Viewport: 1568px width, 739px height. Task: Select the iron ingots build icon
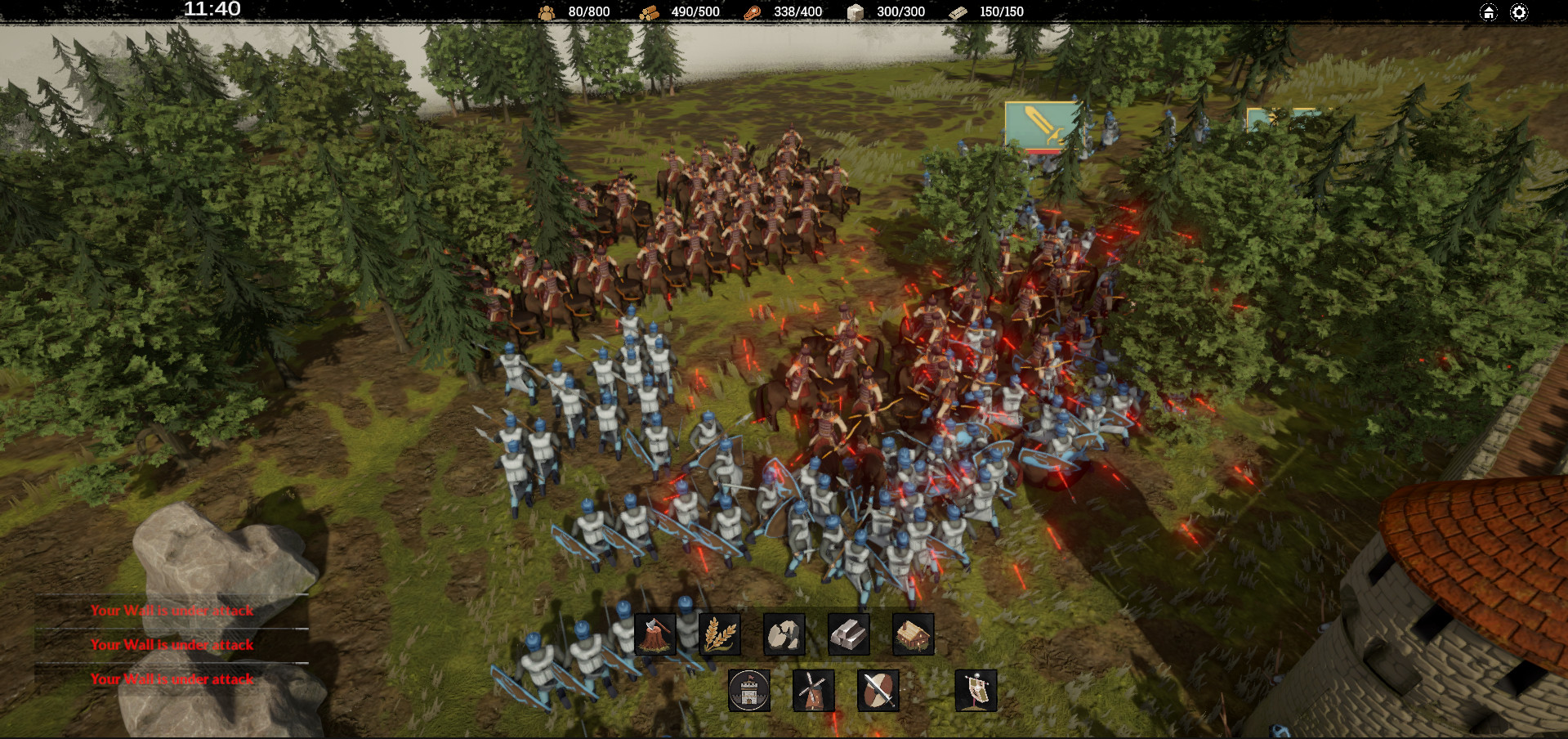pos(848,634)
